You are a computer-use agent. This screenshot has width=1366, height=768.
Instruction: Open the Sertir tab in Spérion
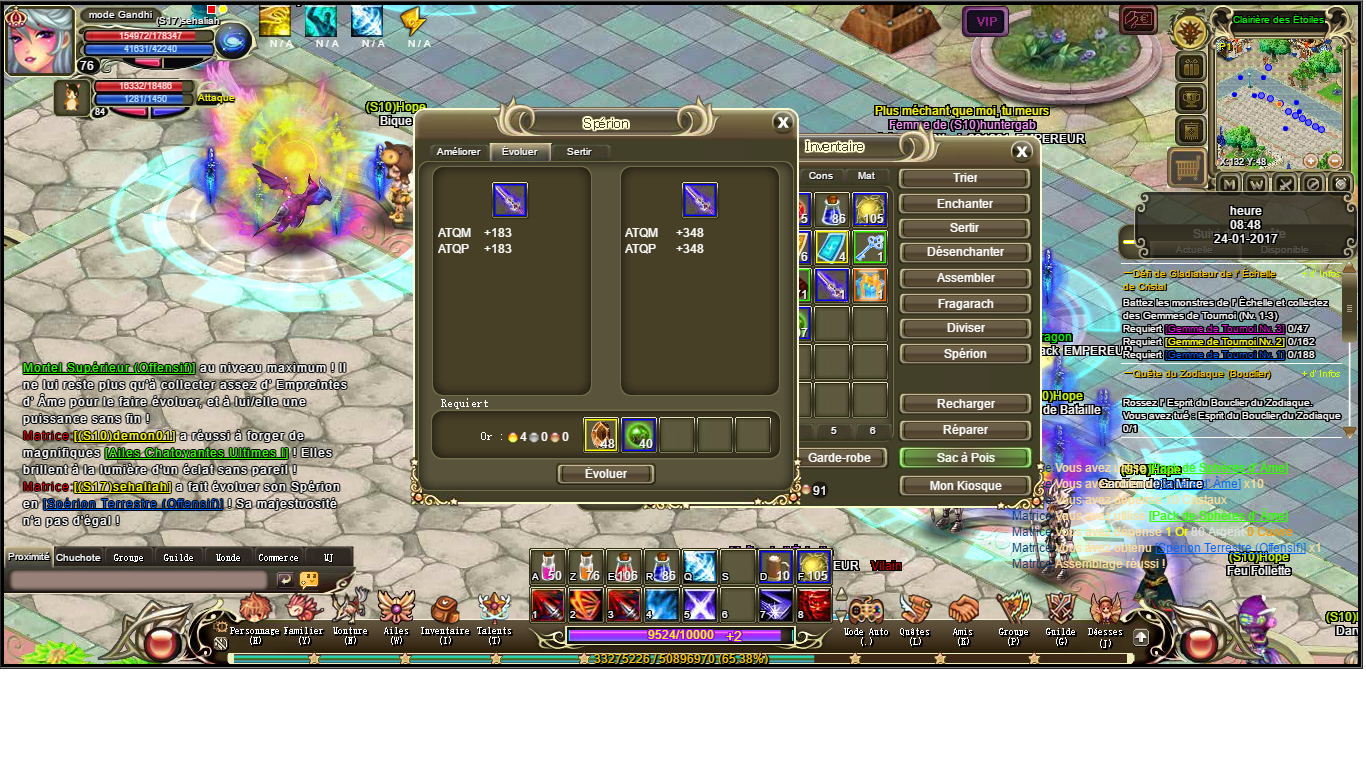tap(579, 152)
